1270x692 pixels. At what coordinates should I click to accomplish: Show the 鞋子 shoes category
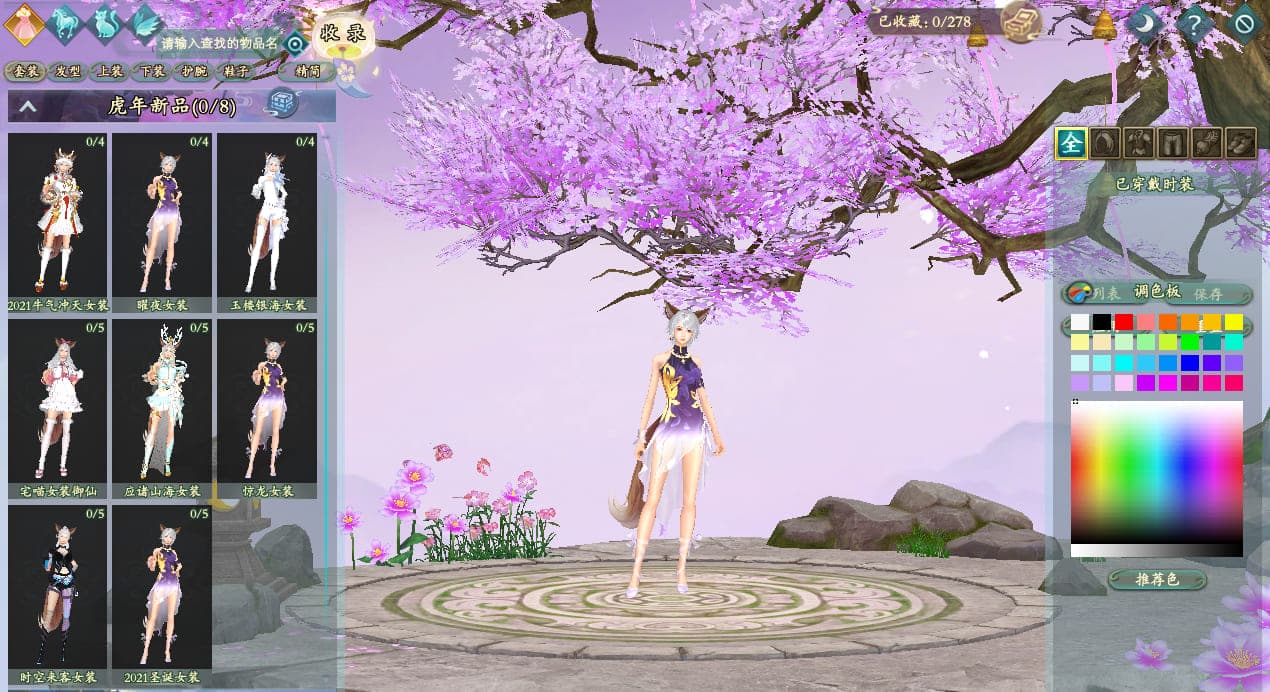236,71
